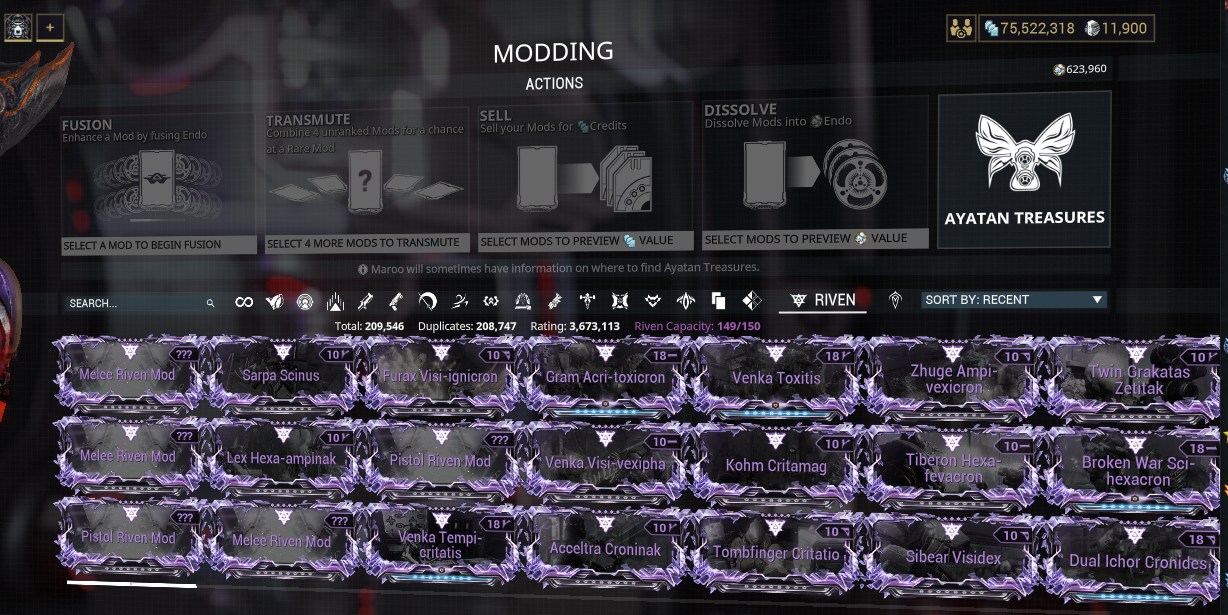Select the Furax Visi-ignicron riven mod

(x=440, y=378)
